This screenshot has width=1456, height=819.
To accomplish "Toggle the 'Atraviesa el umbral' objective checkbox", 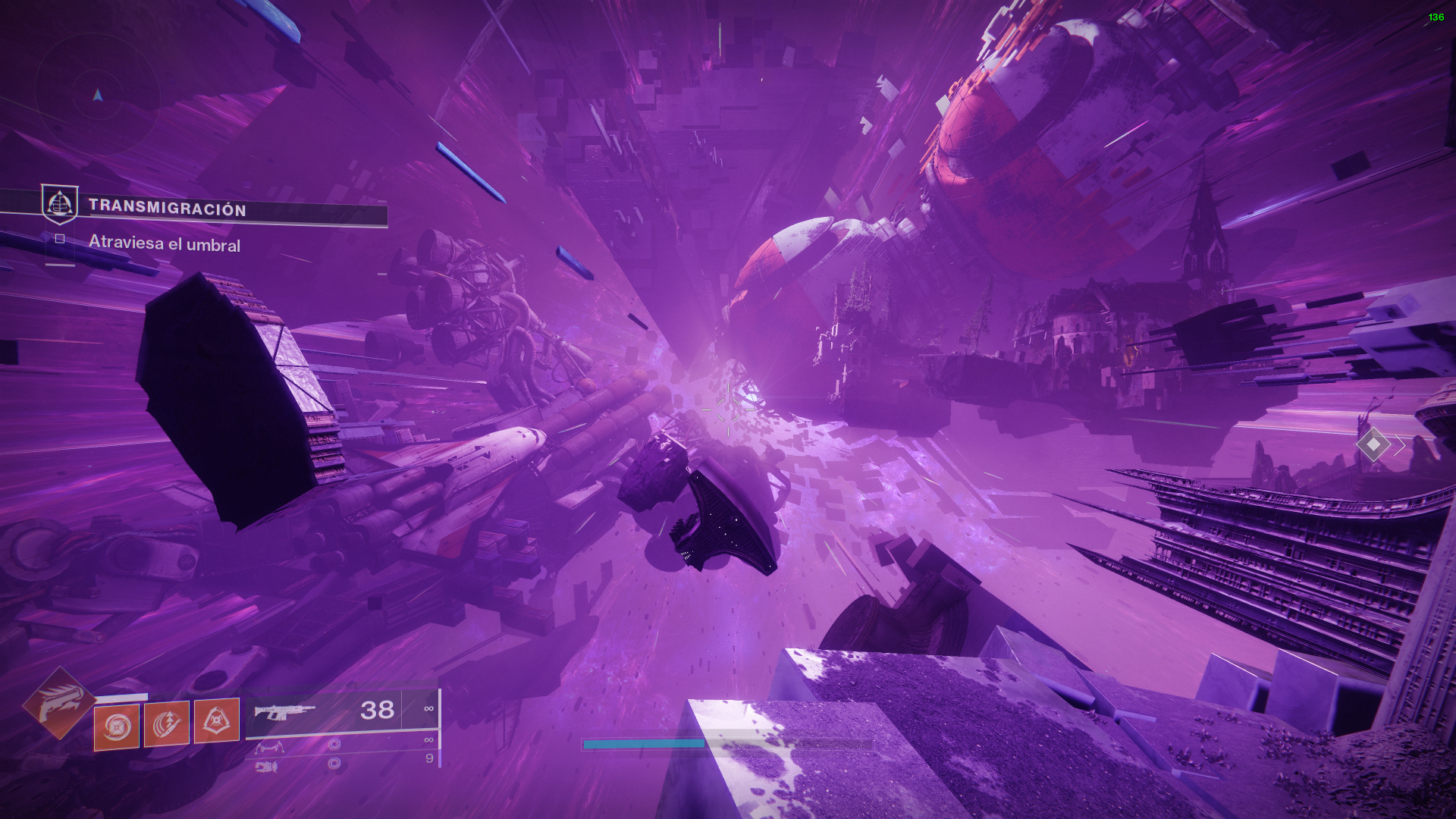I will pos(60,239).
